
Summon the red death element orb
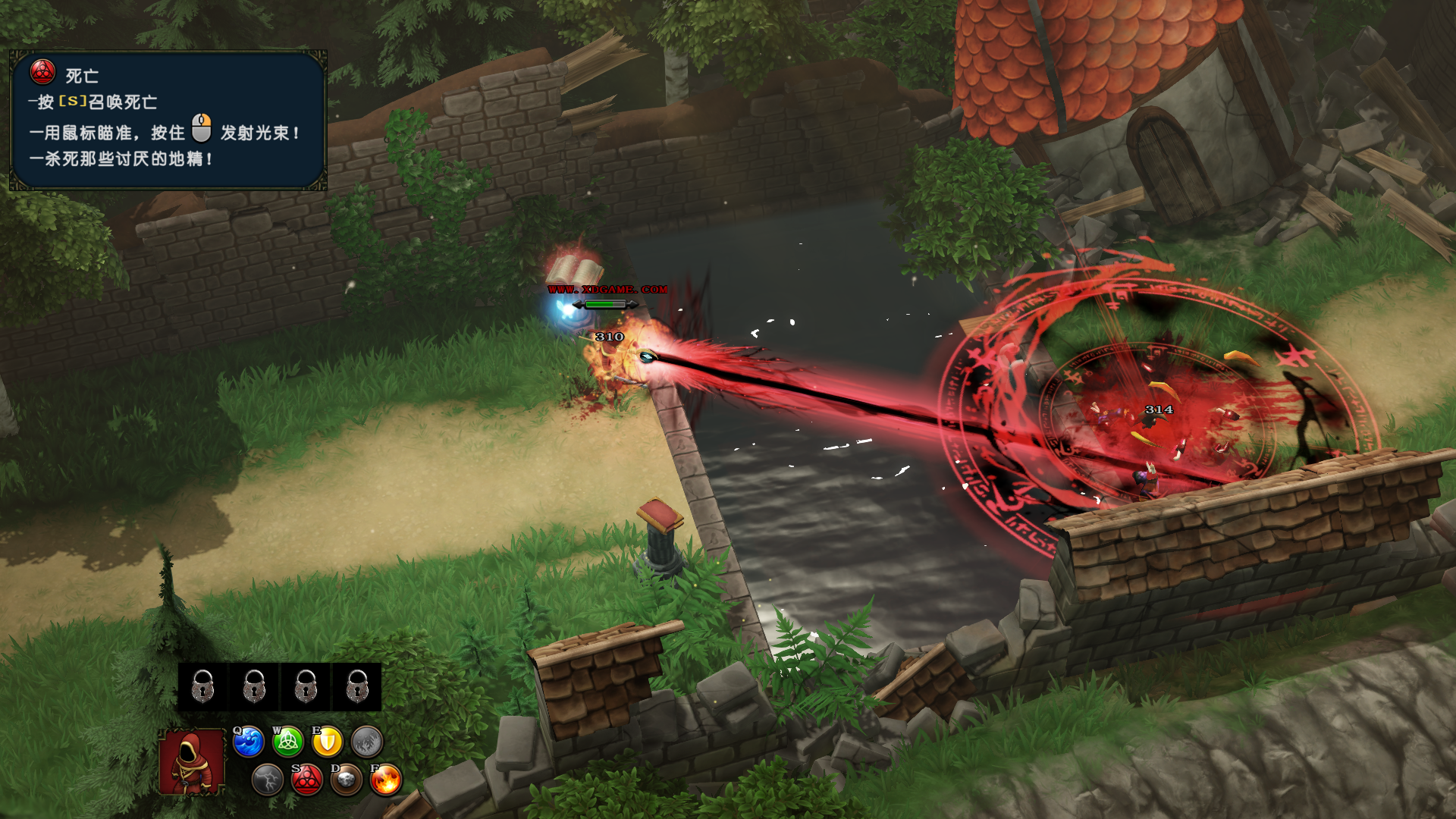(307, 780)
